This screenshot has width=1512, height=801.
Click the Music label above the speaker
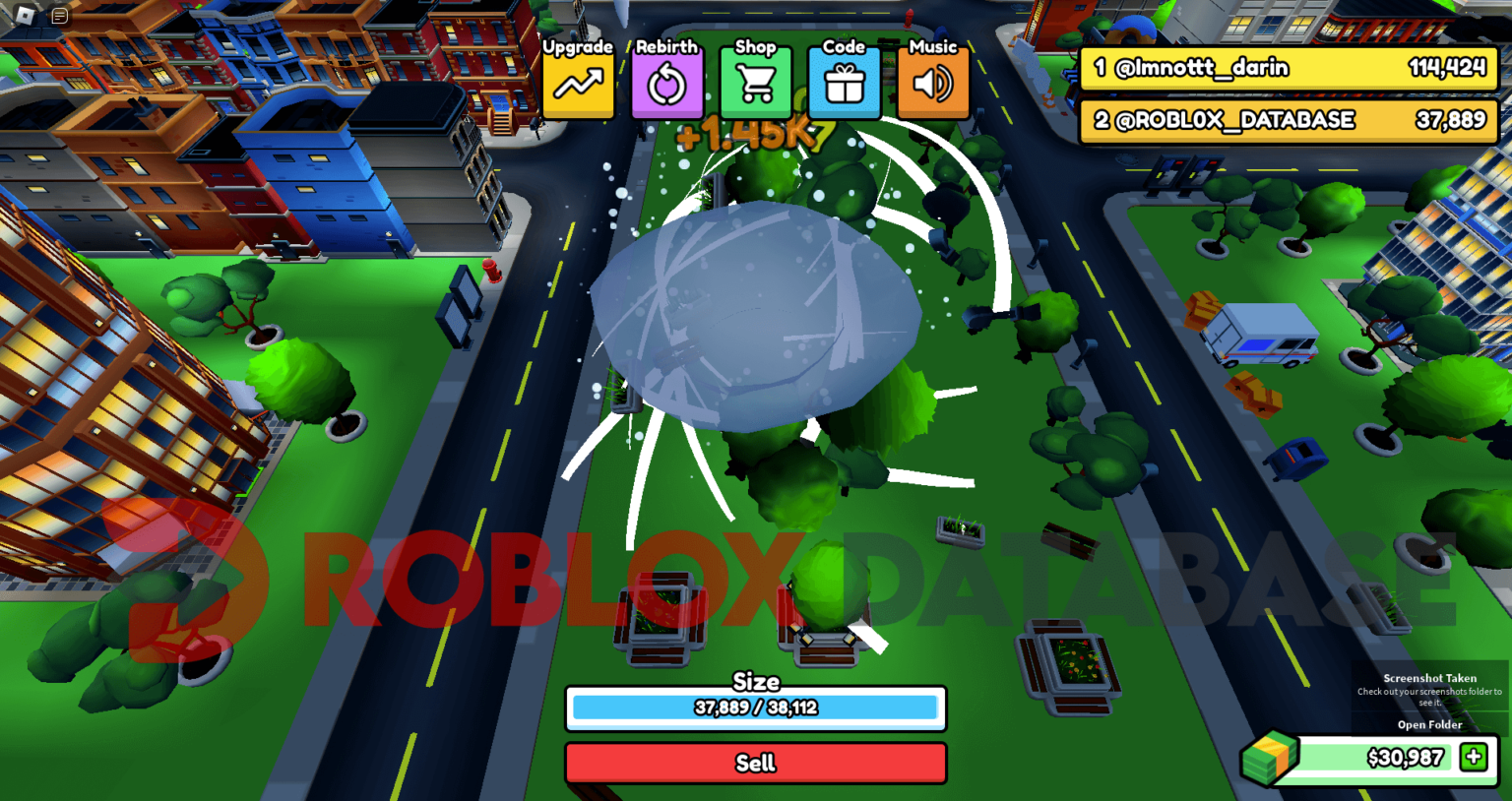click(932, 46)
